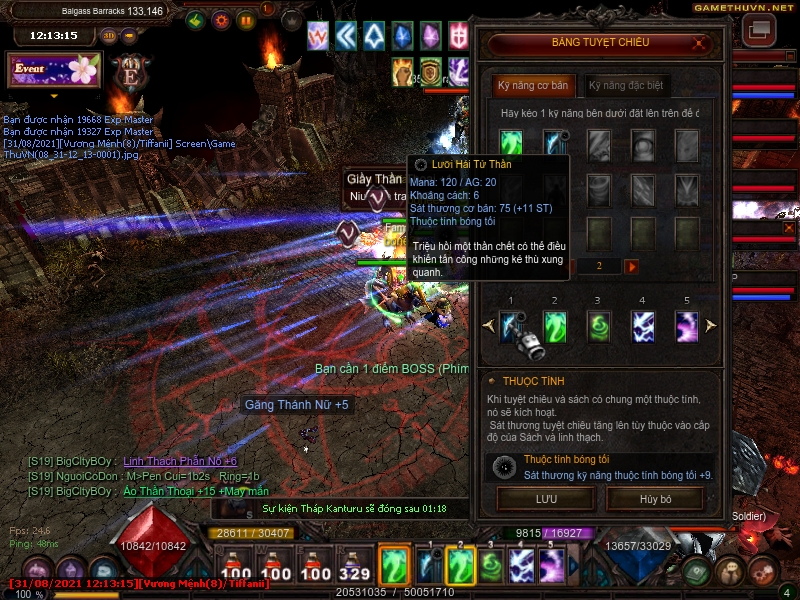This screenshot has width=800, height=600.
Task: Click the green broom cleanup button
Action: tap(196, 20)
